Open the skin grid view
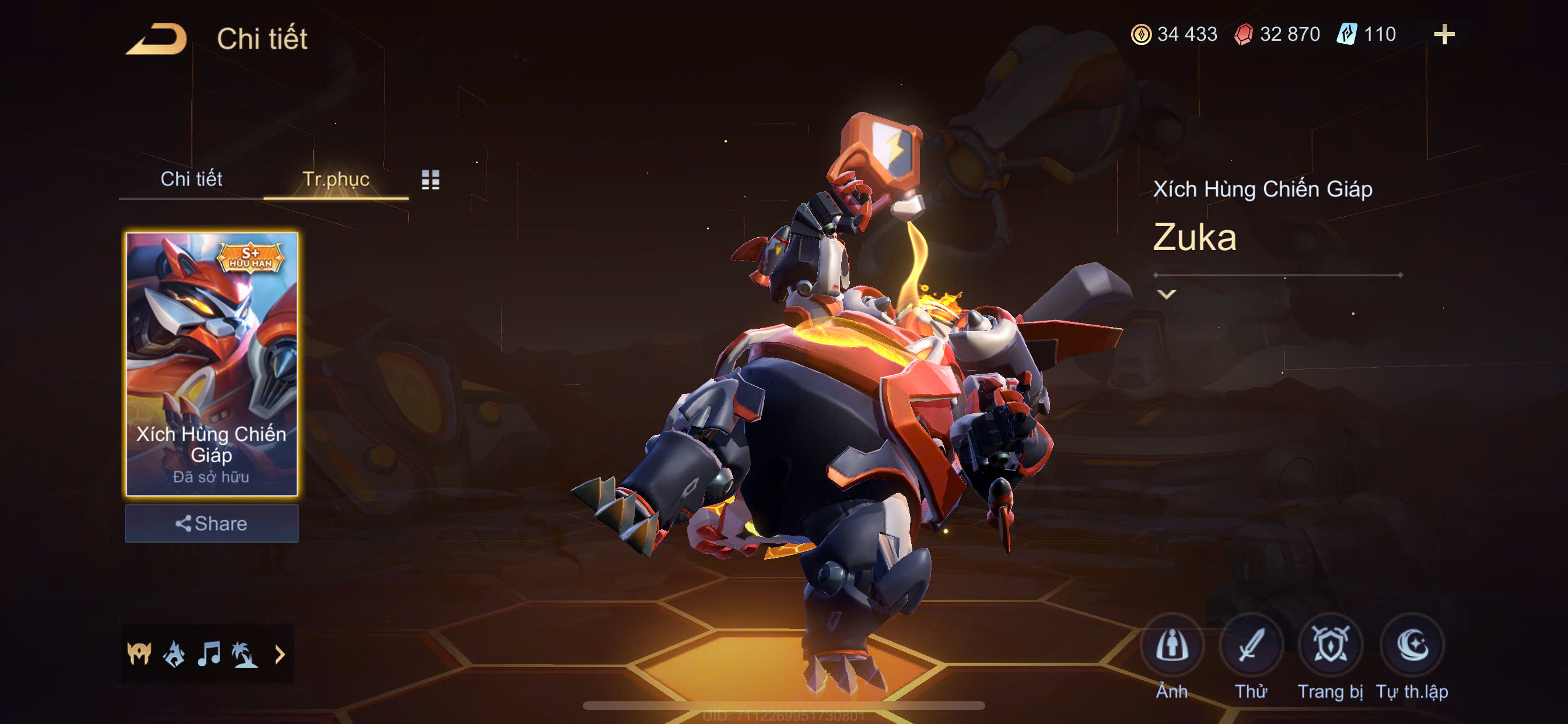This screenshot has width=1568, height=724. [430, 180]
